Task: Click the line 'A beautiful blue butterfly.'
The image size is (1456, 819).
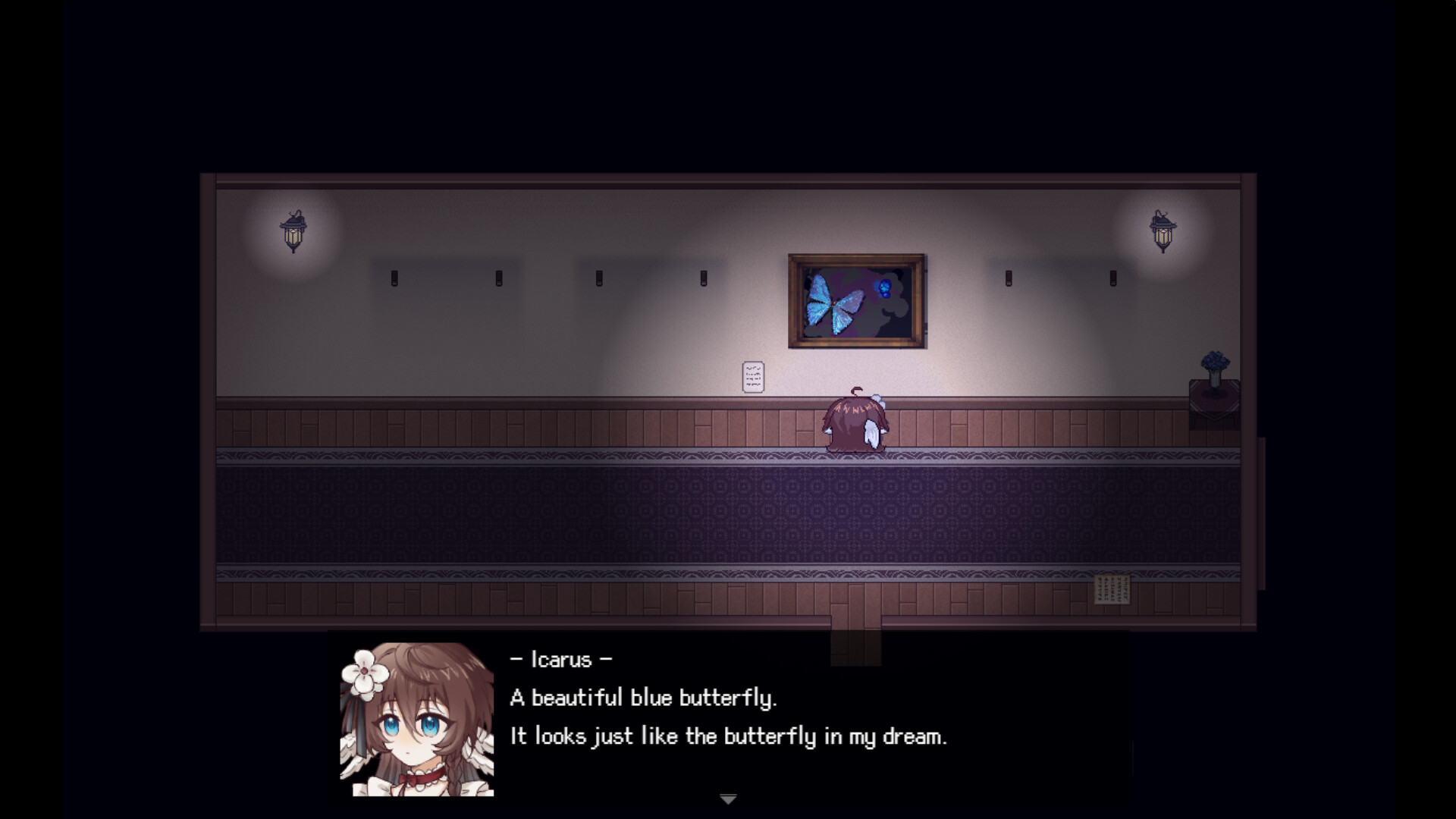Action: tap(645, 698)
